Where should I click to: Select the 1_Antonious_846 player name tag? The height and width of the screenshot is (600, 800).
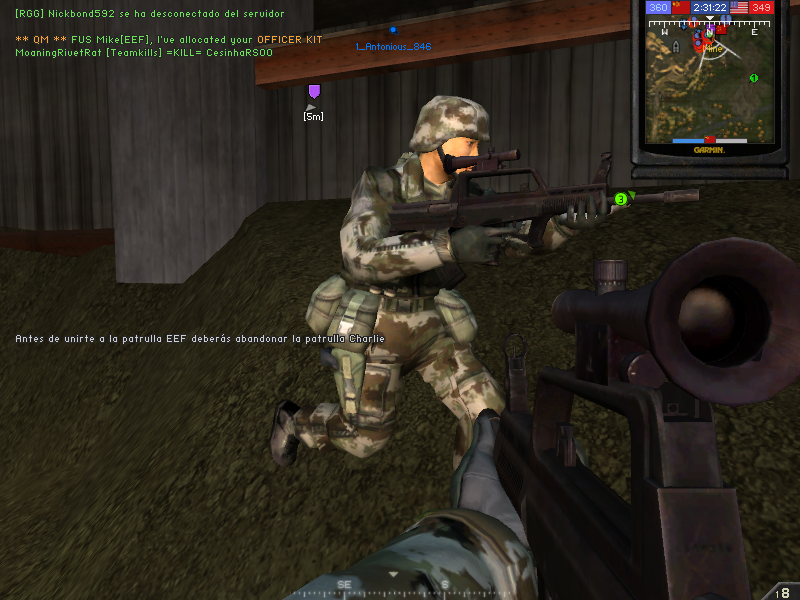pos(393,46)
